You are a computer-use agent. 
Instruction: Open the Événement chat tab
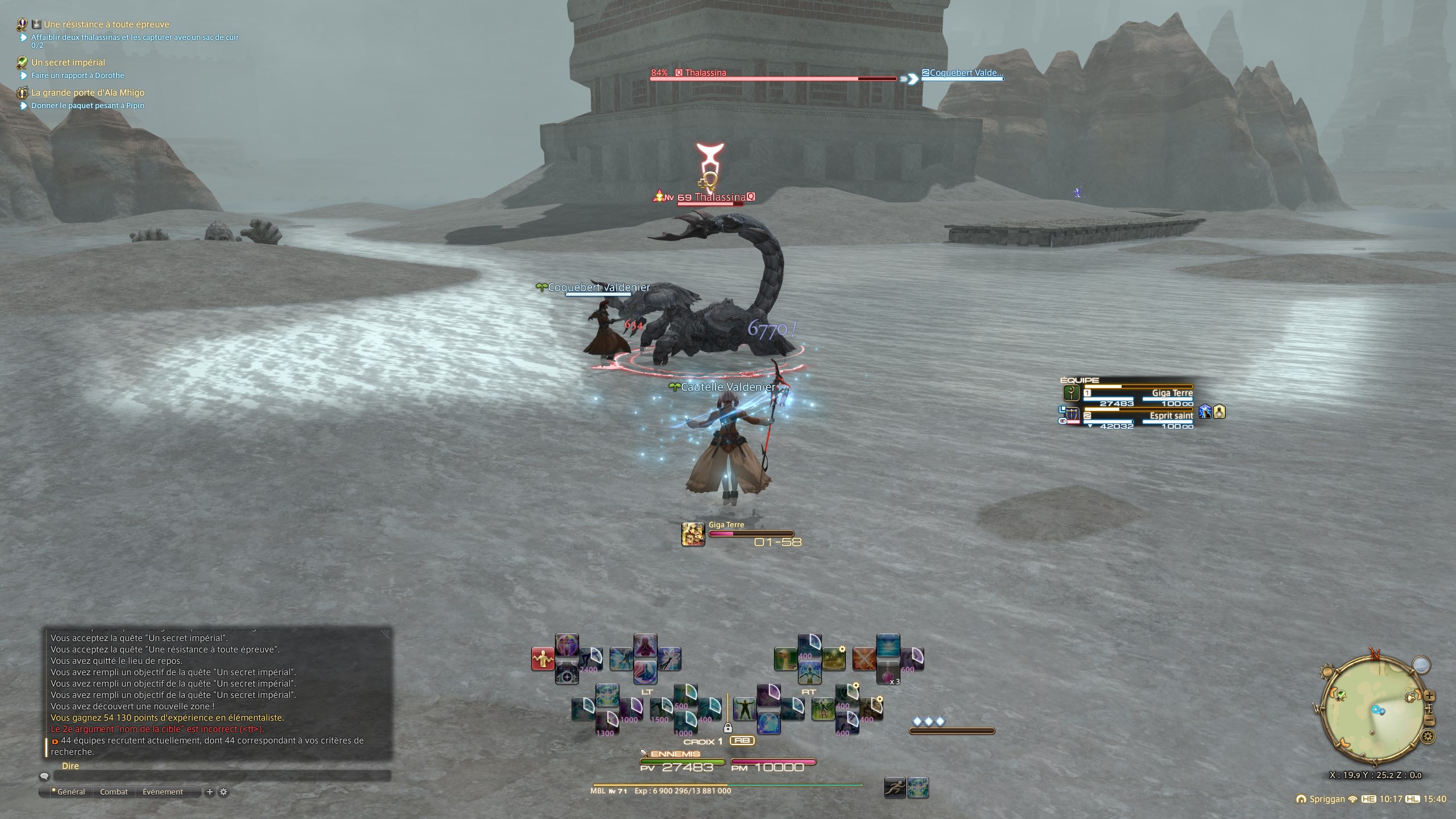(x=163, y=792)
